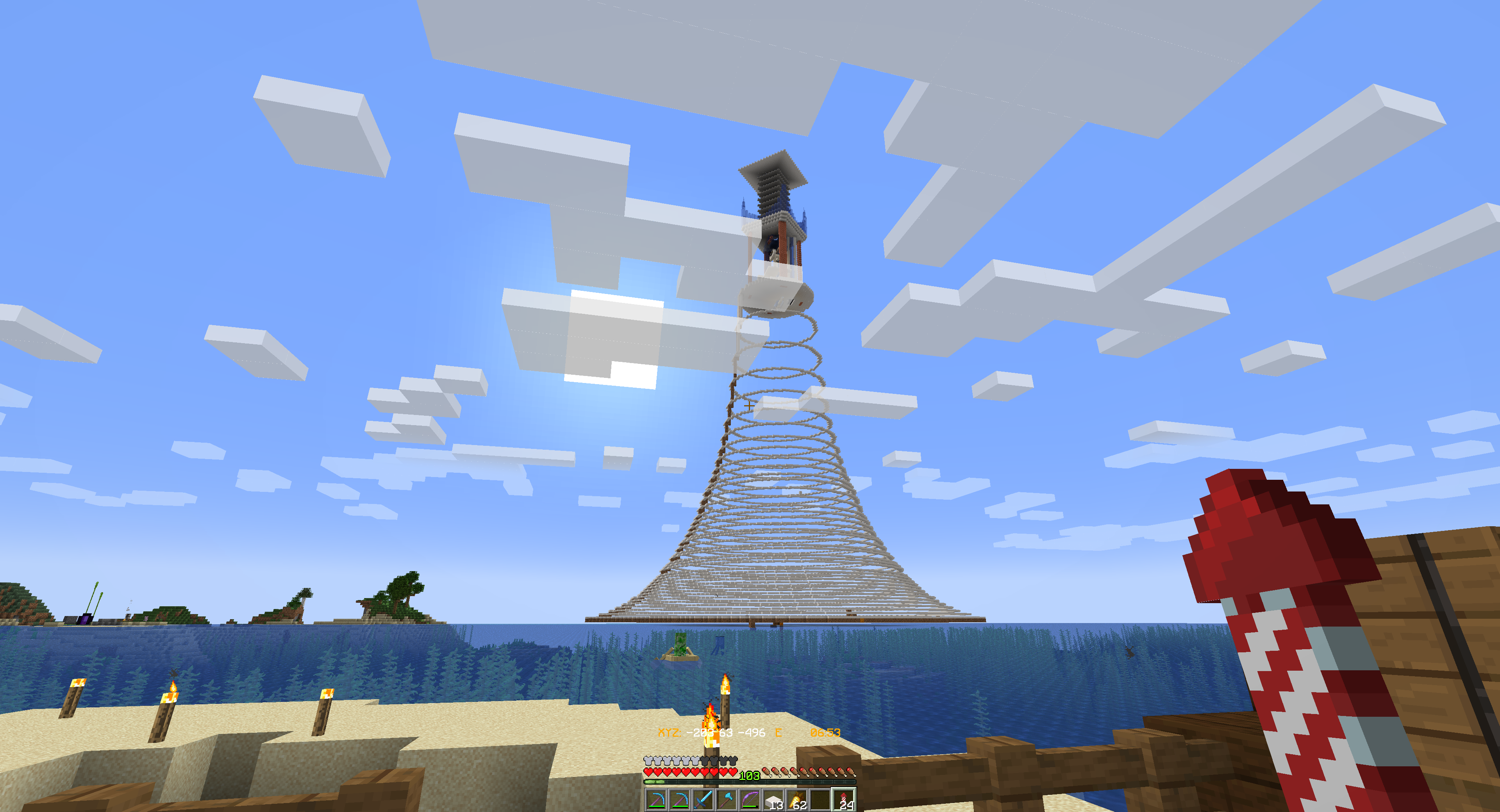1500x812 pixels.
Task: Click the leftmost red heart indicator
Action: [x=649, y=773]
